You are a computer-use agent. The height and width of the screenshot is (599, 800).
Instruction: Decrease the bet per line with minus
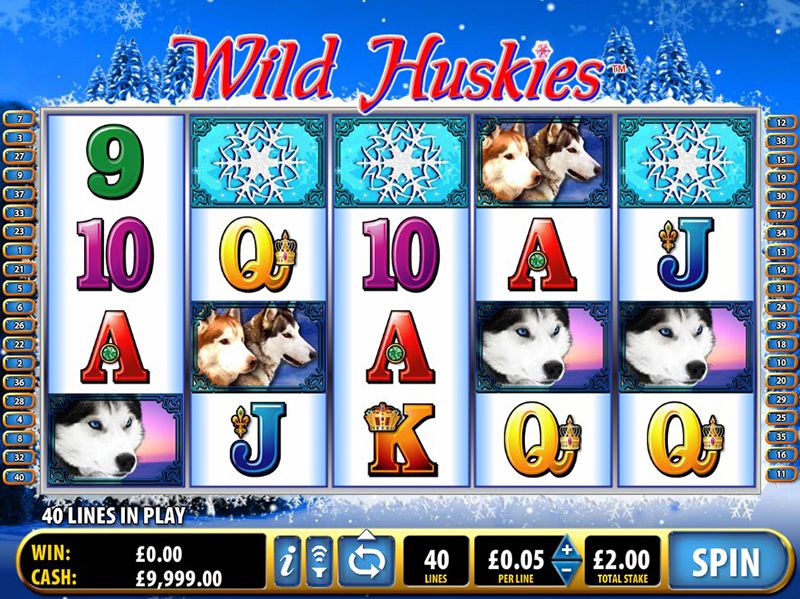565,572
